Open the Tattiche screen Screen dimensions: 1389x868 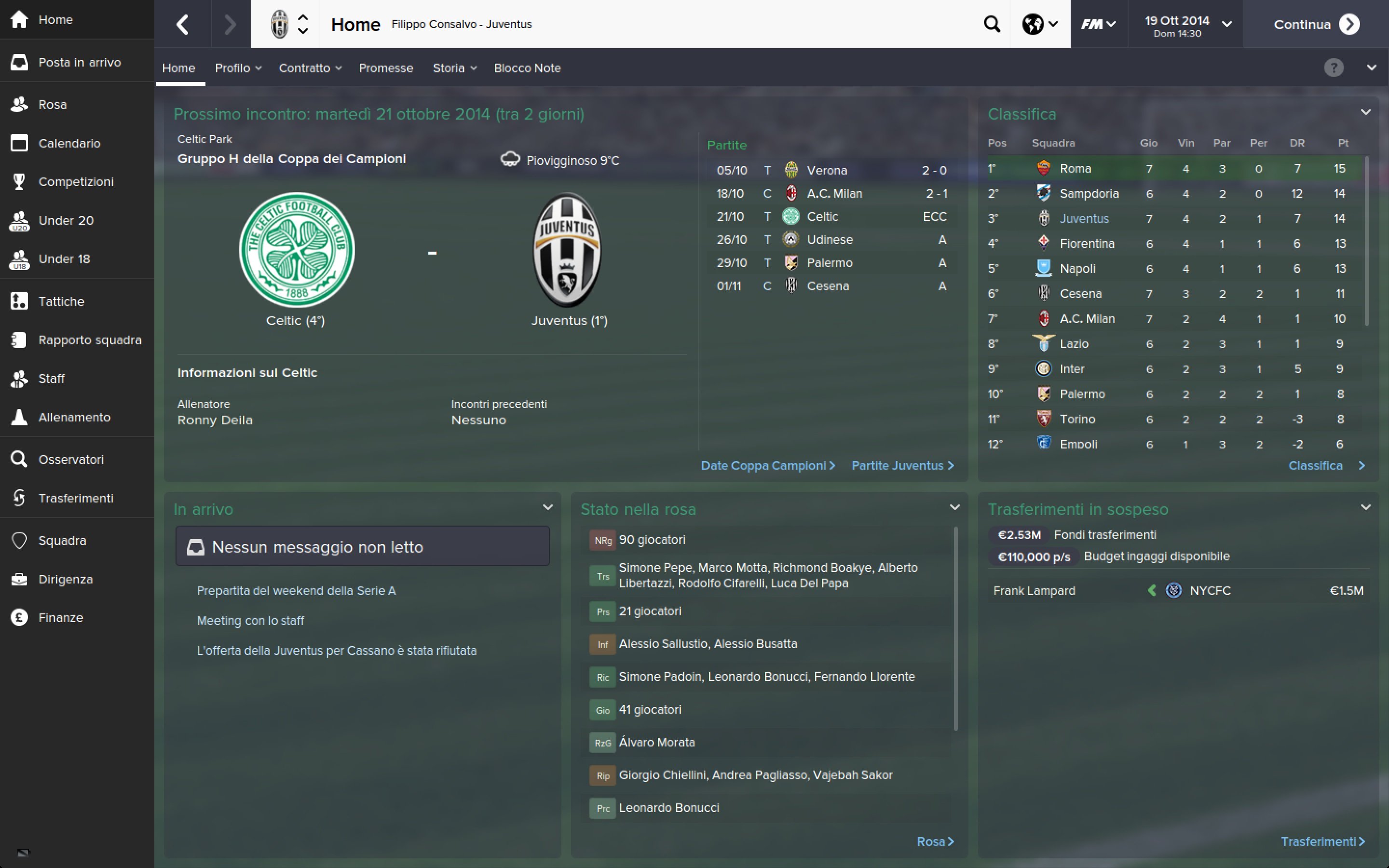(61, 301)
